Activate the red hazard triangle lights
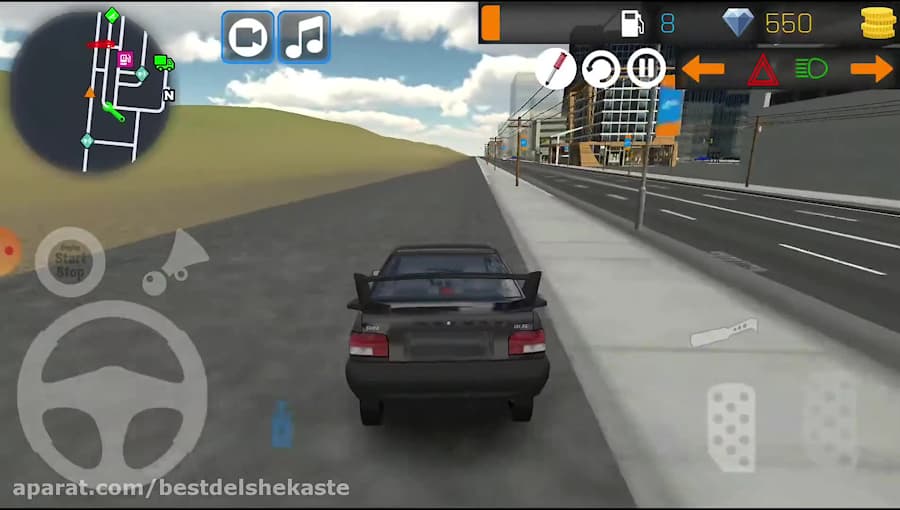This screenshot has width=900, height=510. [x=762, y=70]
